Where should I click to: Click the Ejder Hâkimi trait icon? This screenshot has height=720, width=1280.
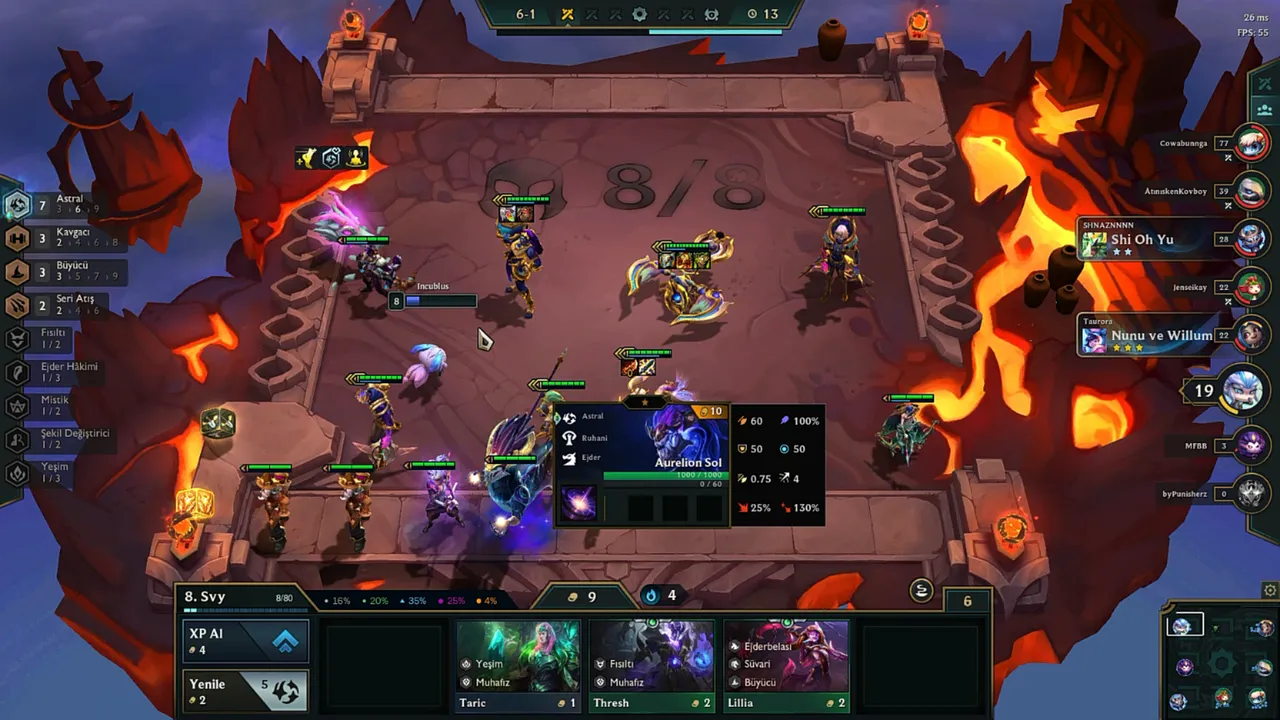click(16, 372)
